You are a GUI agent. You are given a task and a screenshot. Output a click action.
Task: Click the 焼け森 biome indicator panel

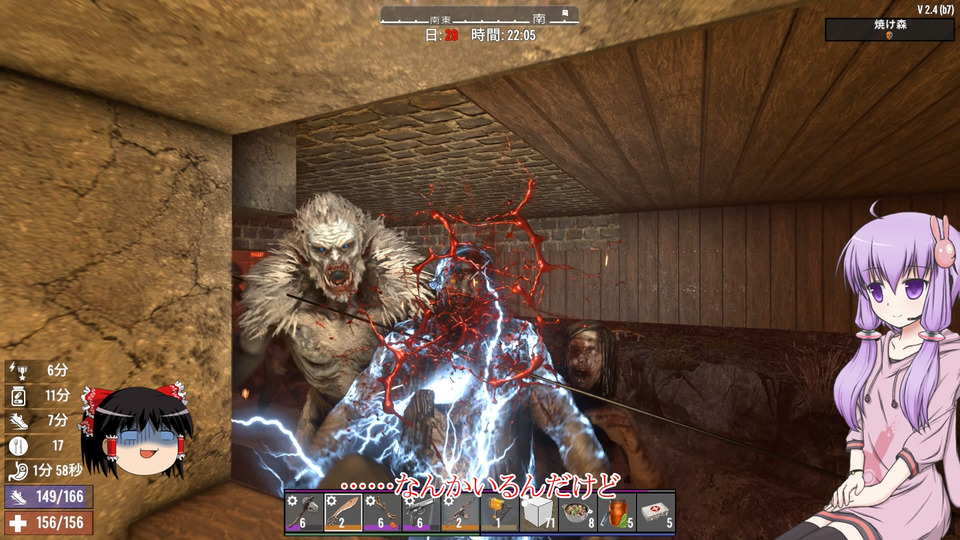click(889, 29)
